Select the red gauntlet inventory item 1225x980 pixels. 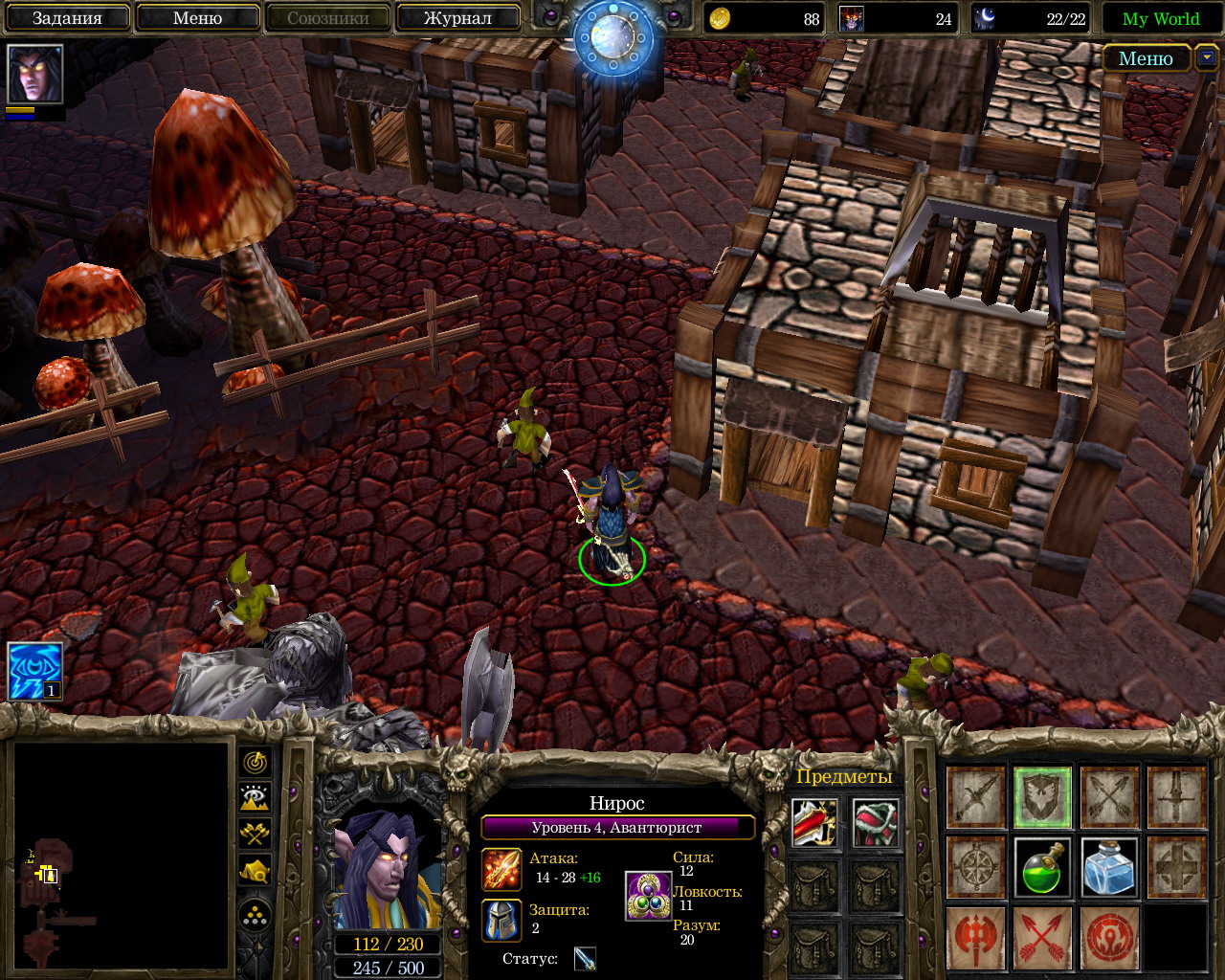tap(815, 824)
